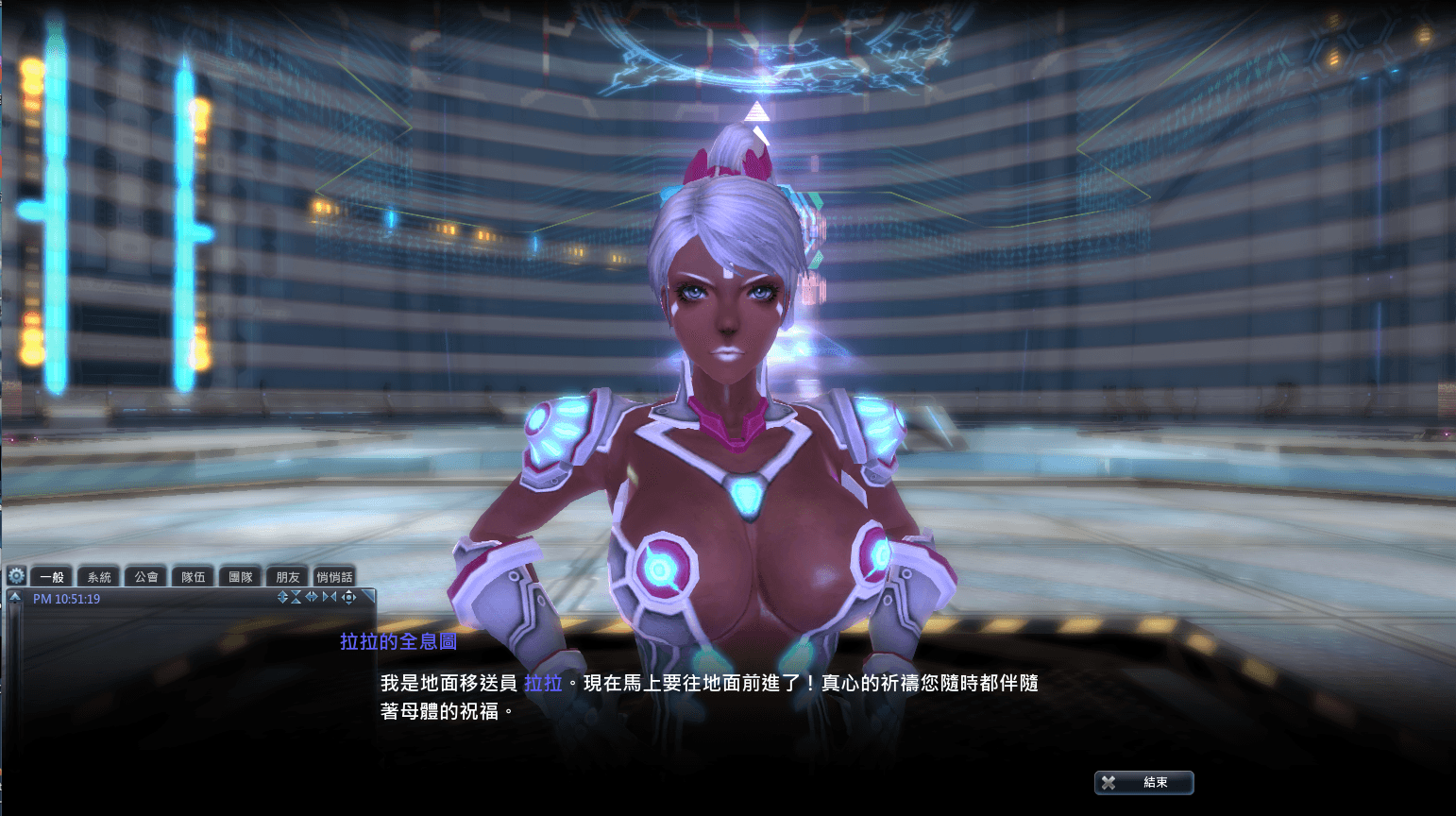Viewport: 1456px width, 816px height.
Task: Open the chat settings gear icon
Action: click(x=16, y=576)
